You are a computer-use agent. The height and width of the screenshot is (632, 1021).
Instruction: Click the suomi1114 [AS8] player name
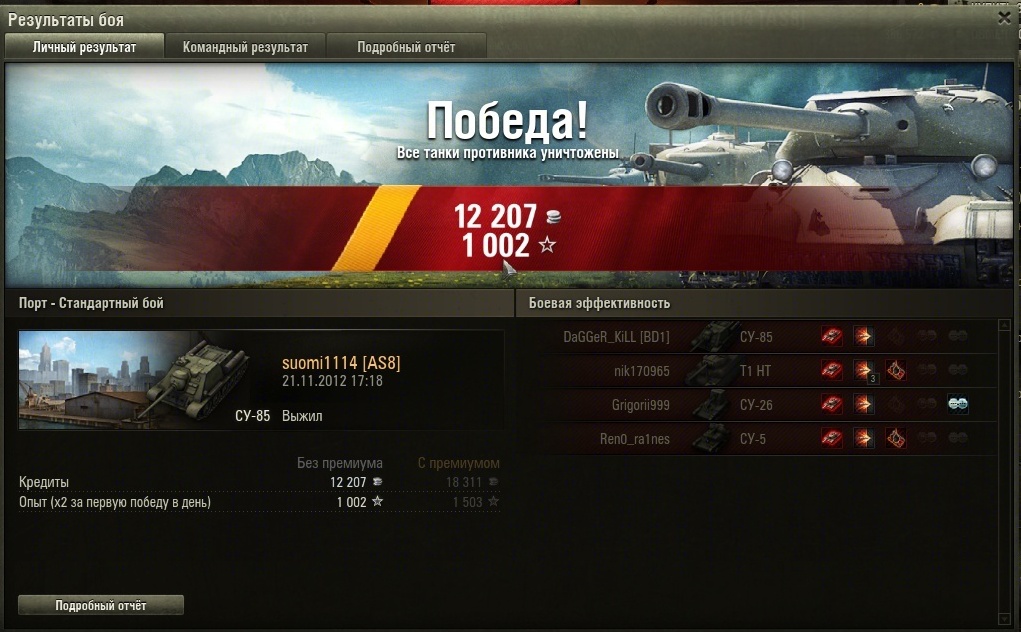pos(341,363)
